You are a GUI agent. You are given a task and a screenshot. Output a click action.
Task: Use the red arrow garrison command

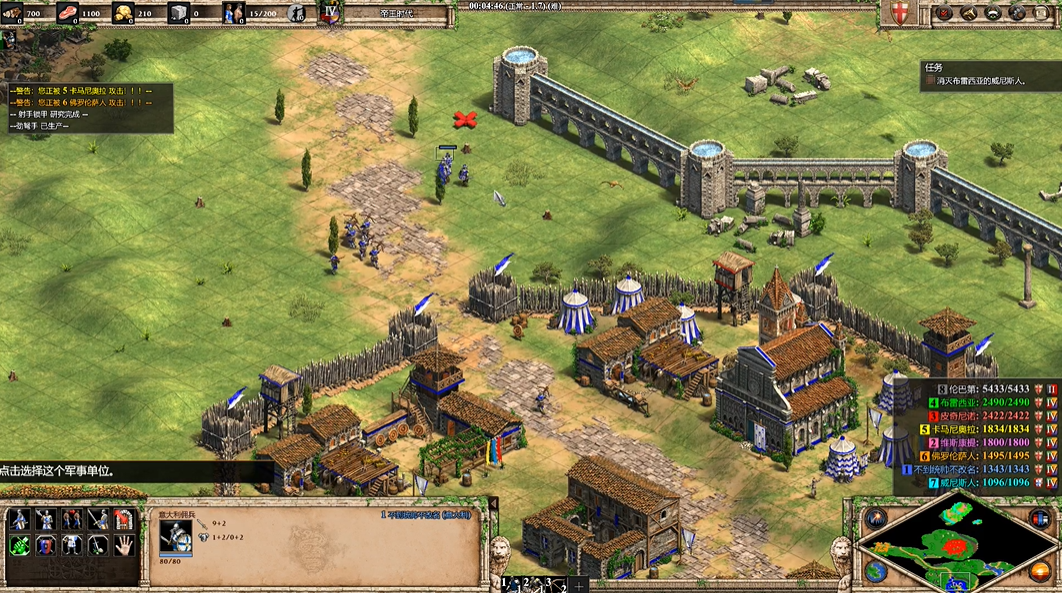coord(123,519)
